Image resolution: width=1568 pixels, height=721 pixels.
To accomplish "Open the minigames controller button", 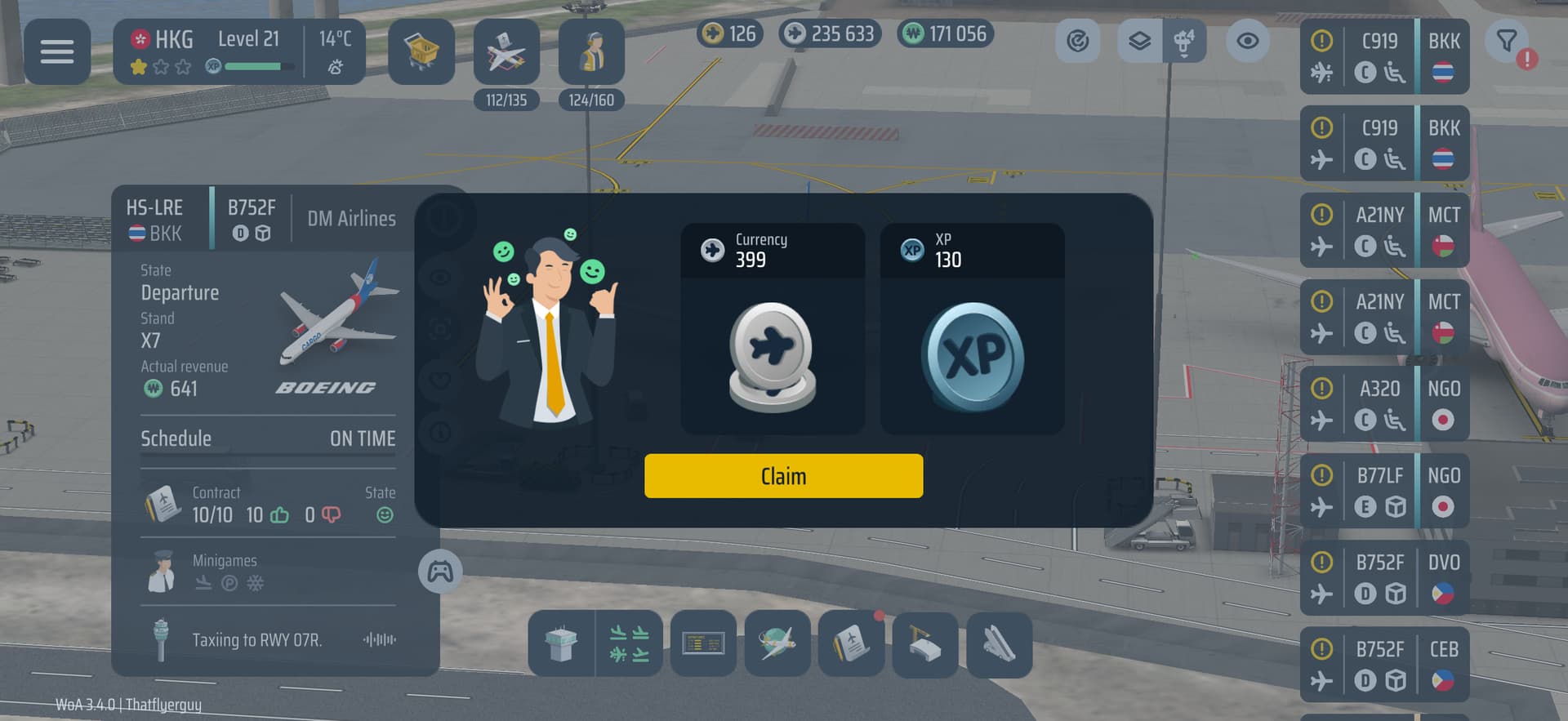I will (440, 571).
